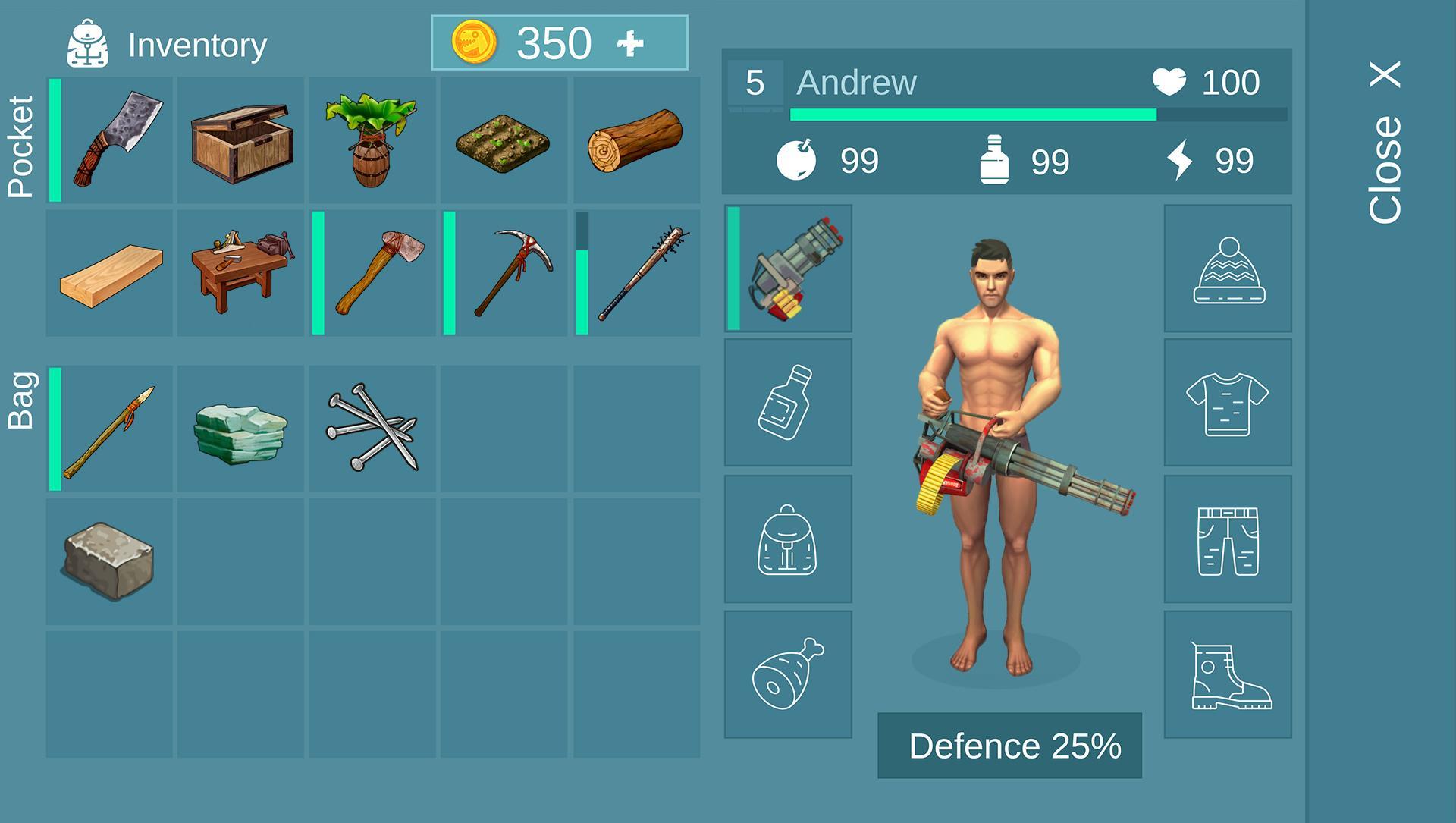The height and width of the screenshot is (823, 1456).
Task: Open the hat equipment slot
Action: pos(1228,268)
